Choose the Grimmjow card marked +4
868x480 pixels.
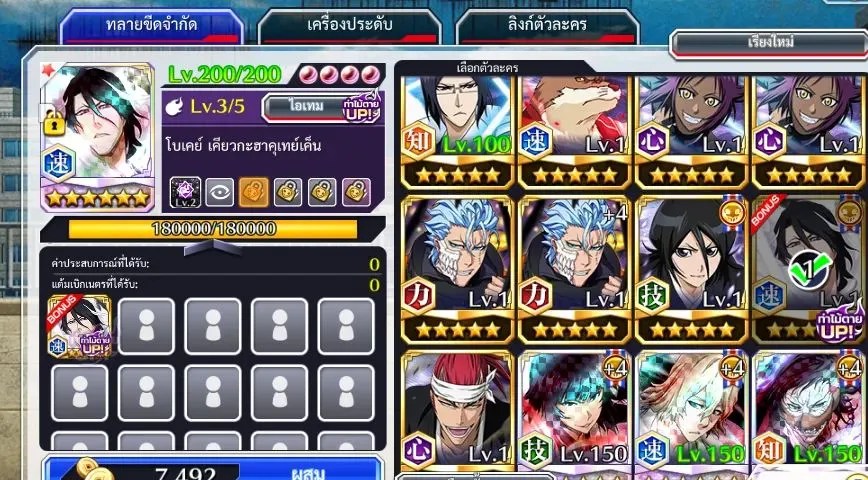coord(575,266)
